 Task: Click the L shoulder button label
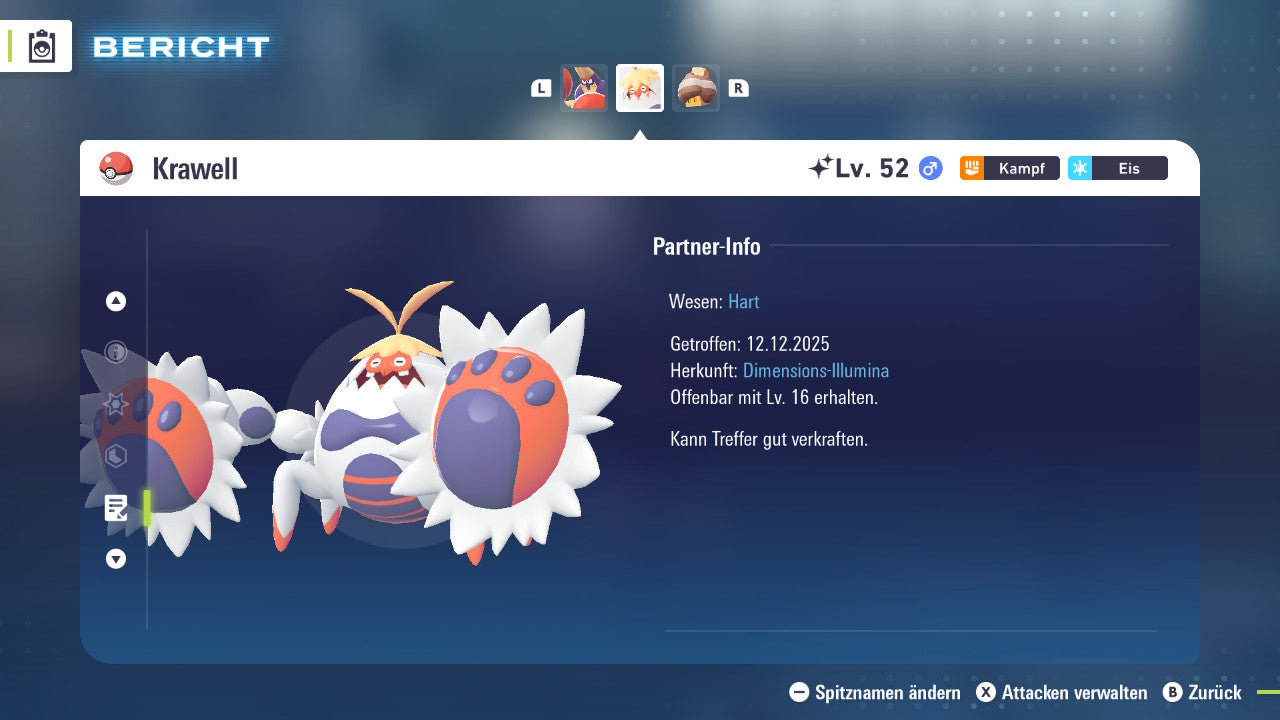coord(541,88)
